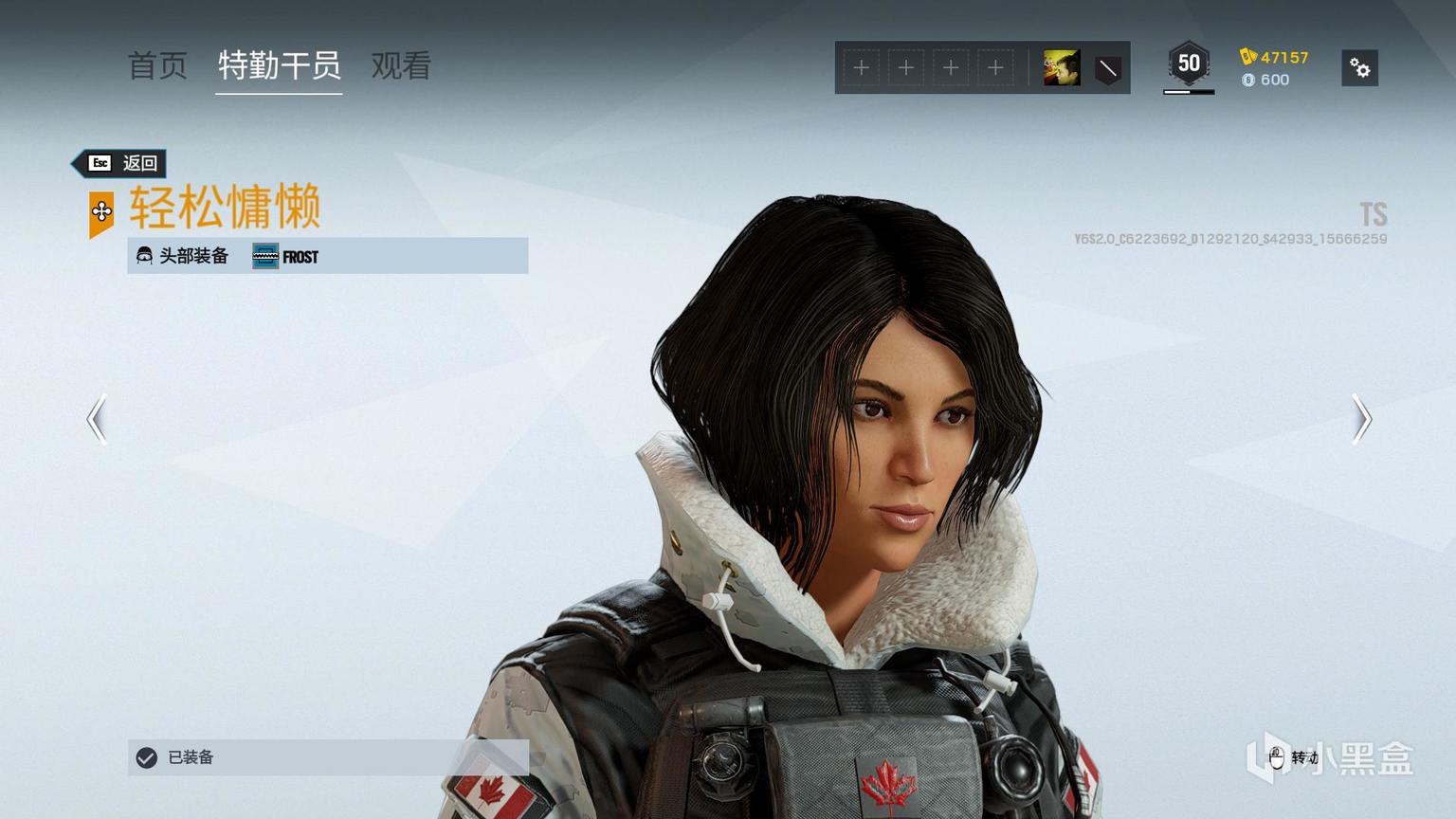Image resolution: width=1456 pixels, height=819 pixels.
Task: Go back with the 返回 button
Action: (122, 163)
